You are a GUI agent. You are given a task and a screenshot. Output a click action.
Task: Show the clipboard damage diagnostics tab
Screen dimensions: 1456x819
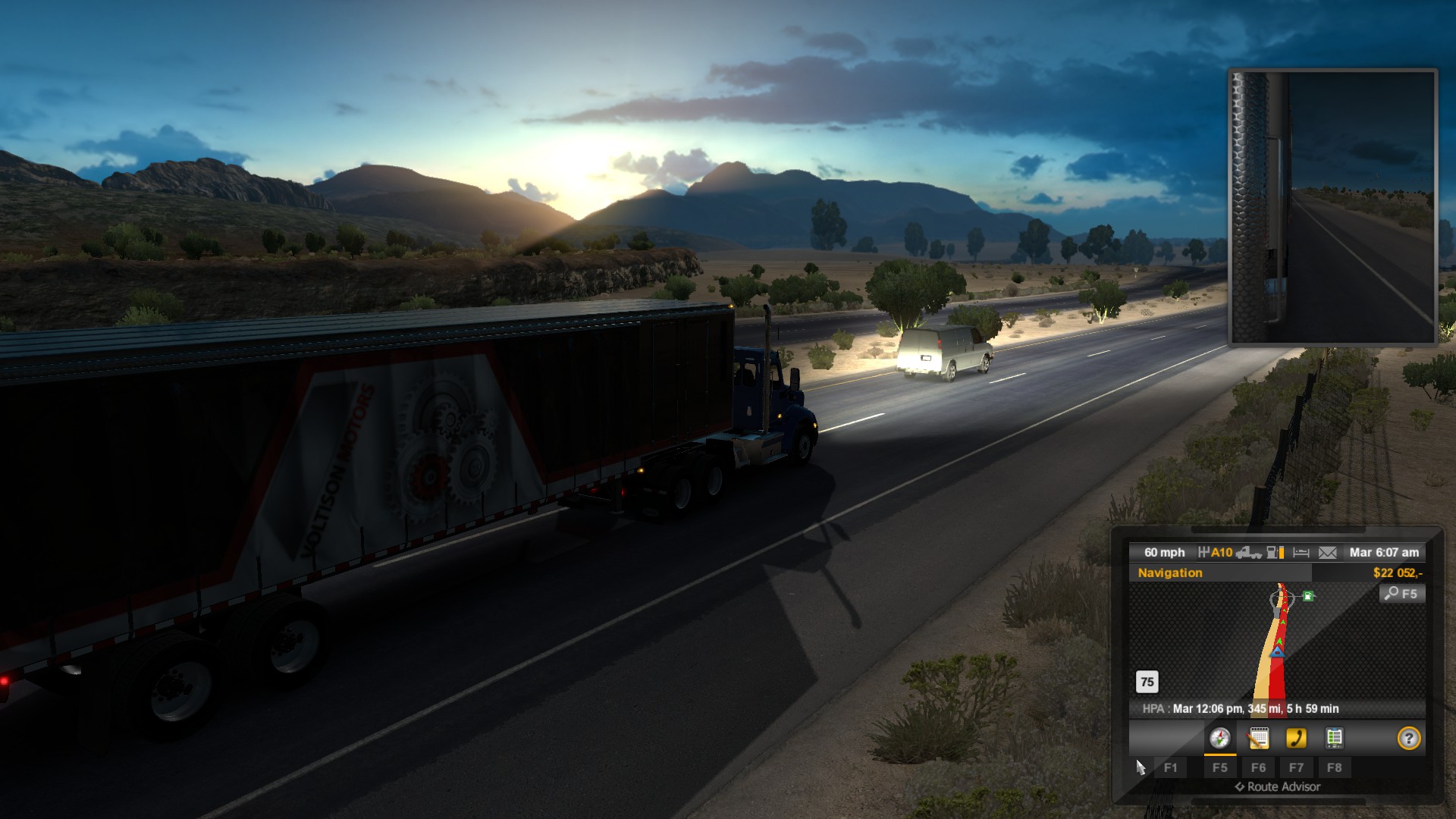pyautogui.click(x=1334, y=738)
